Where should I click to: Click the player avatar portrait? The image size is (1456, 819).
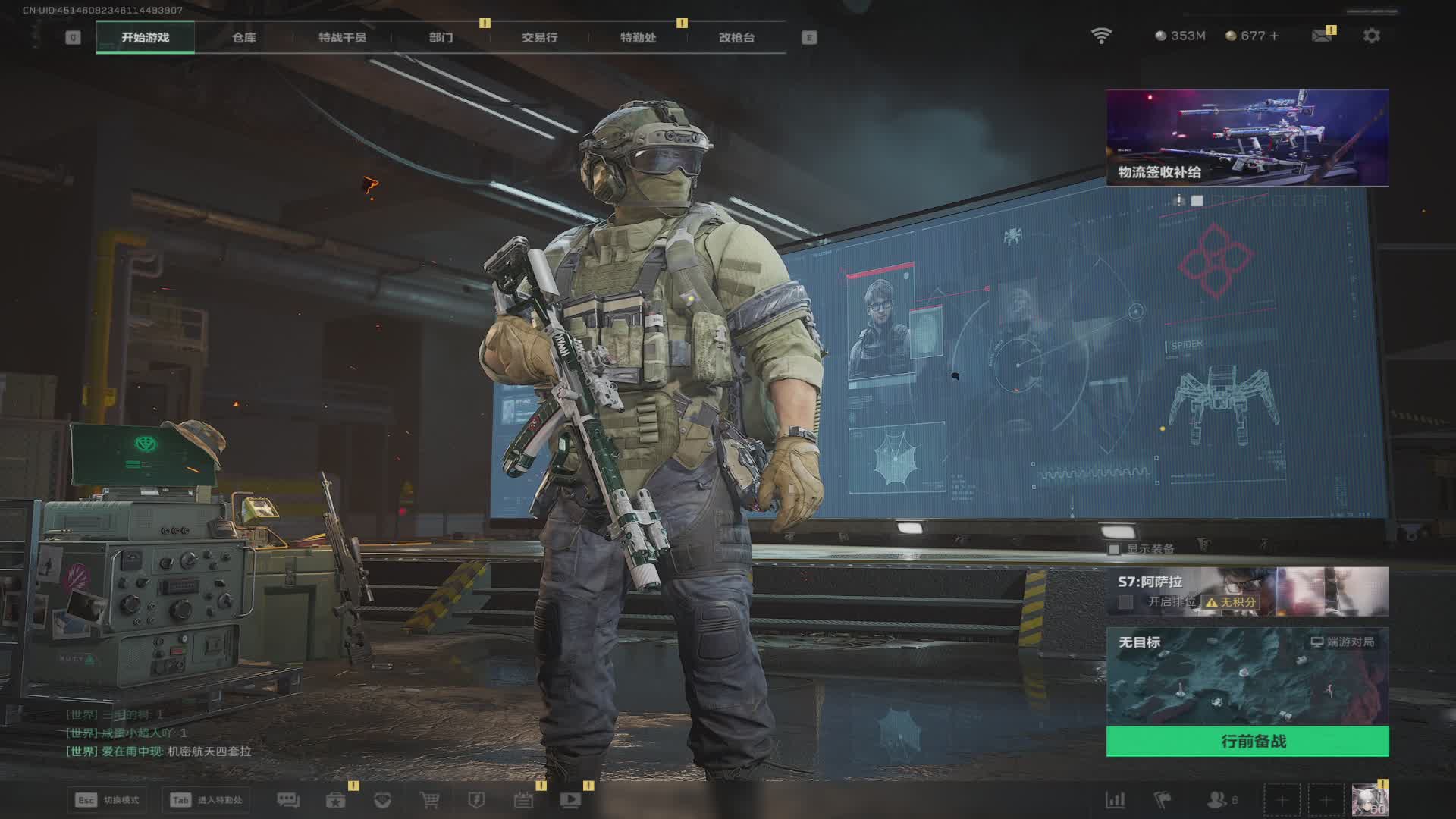point(1370,800)
